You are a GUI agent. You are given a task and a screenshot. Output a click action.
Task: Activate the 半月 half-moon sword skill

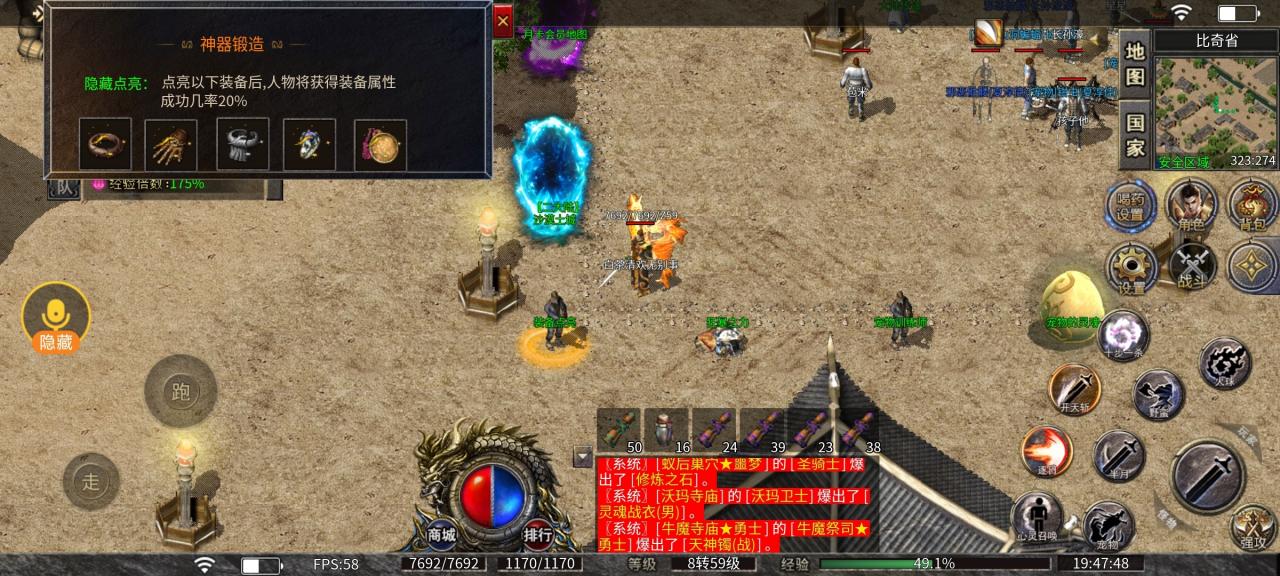[x=1118, y=456]
